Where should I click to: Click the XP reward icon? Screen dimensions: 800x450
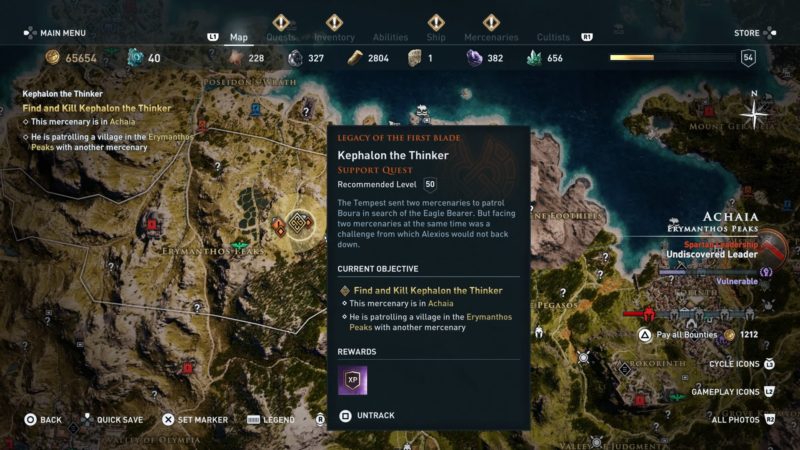pos(352,381)
